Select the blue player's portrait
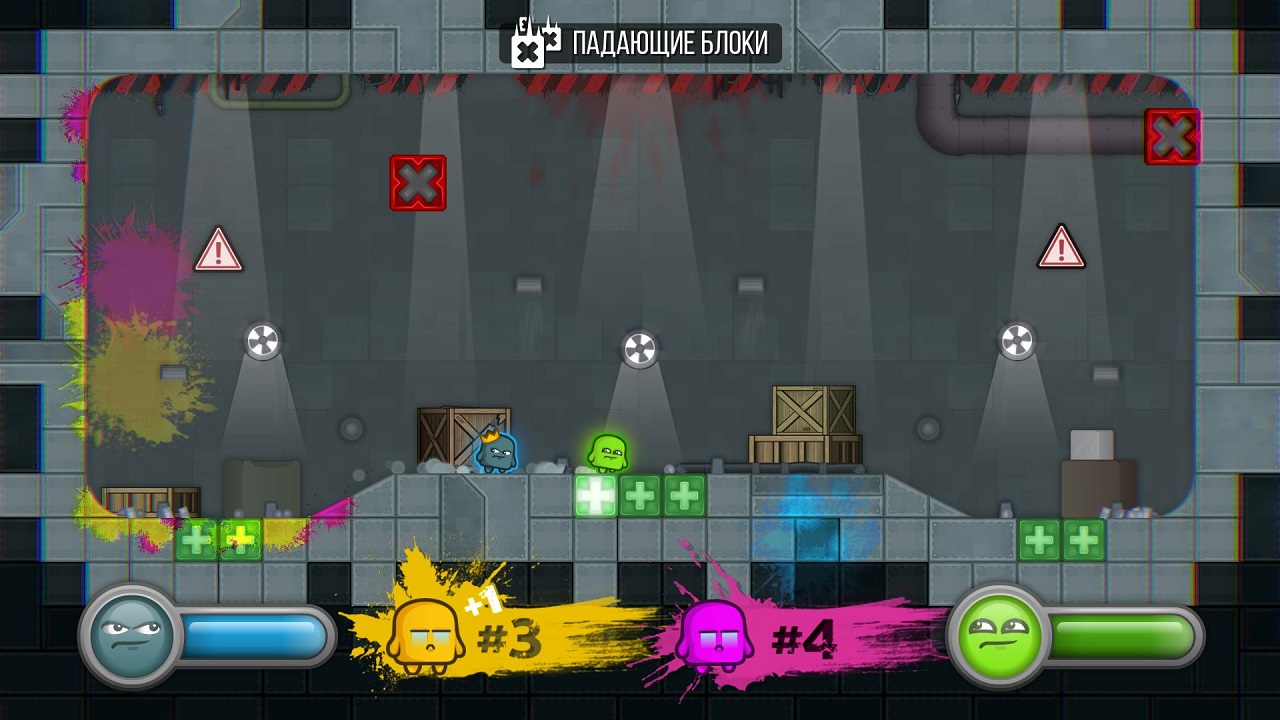The width and height of the screenshot is (1280, 720). [x=130, y=635]
